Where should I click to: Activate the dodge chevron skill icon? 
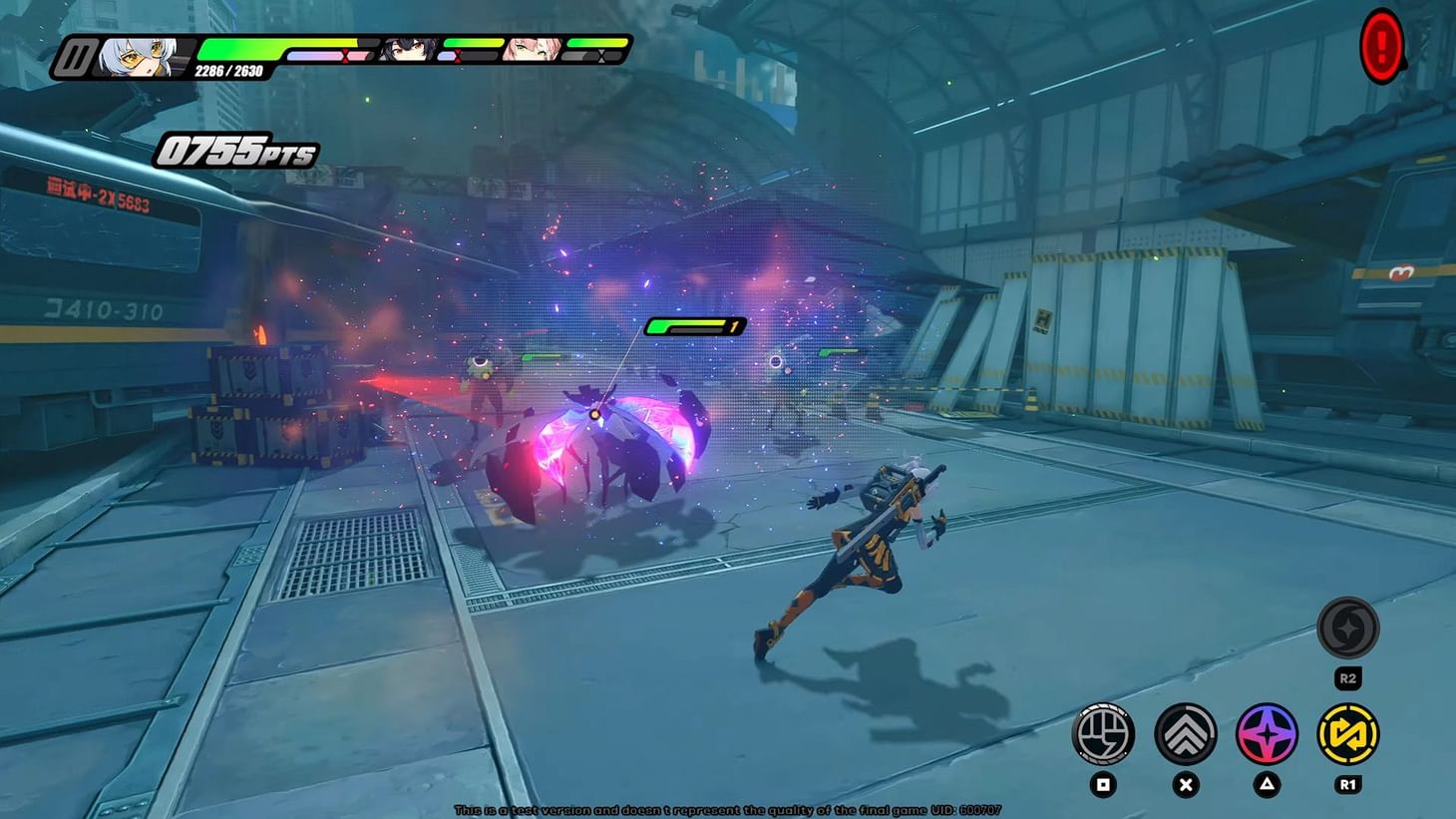(1187, 735)
